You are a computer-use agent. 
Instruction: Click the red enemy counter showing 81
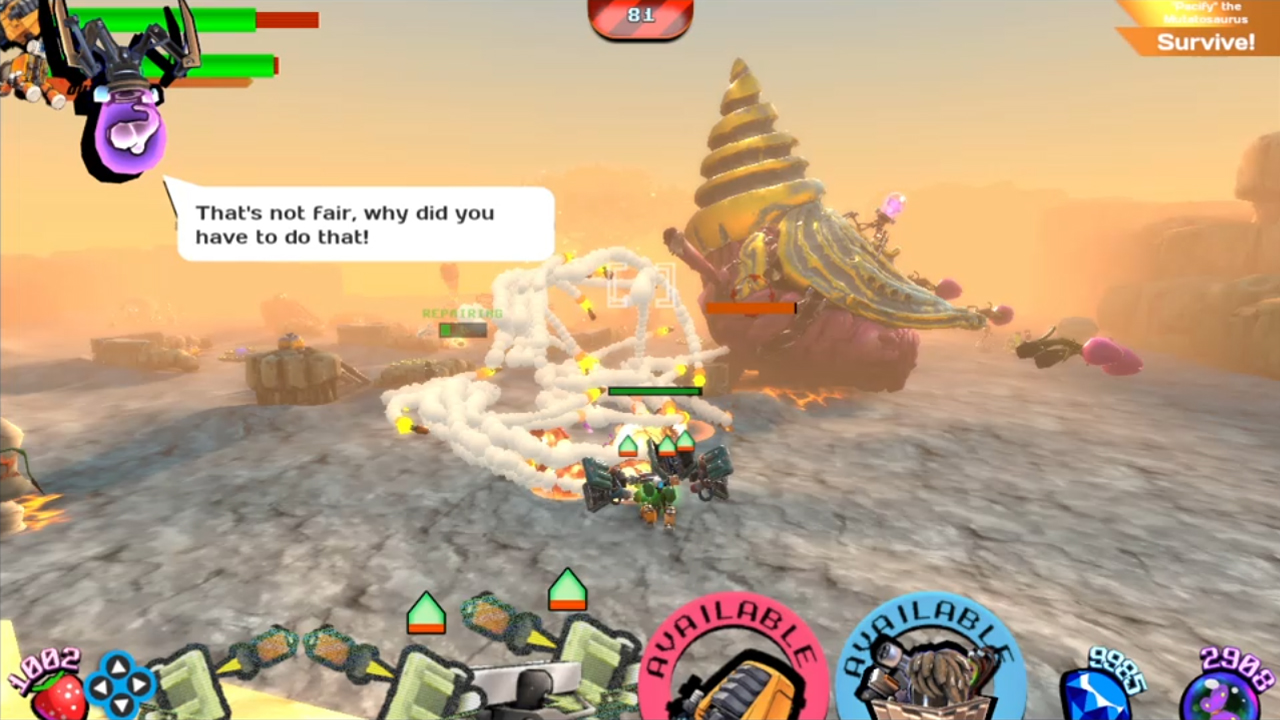click(640, 15)
